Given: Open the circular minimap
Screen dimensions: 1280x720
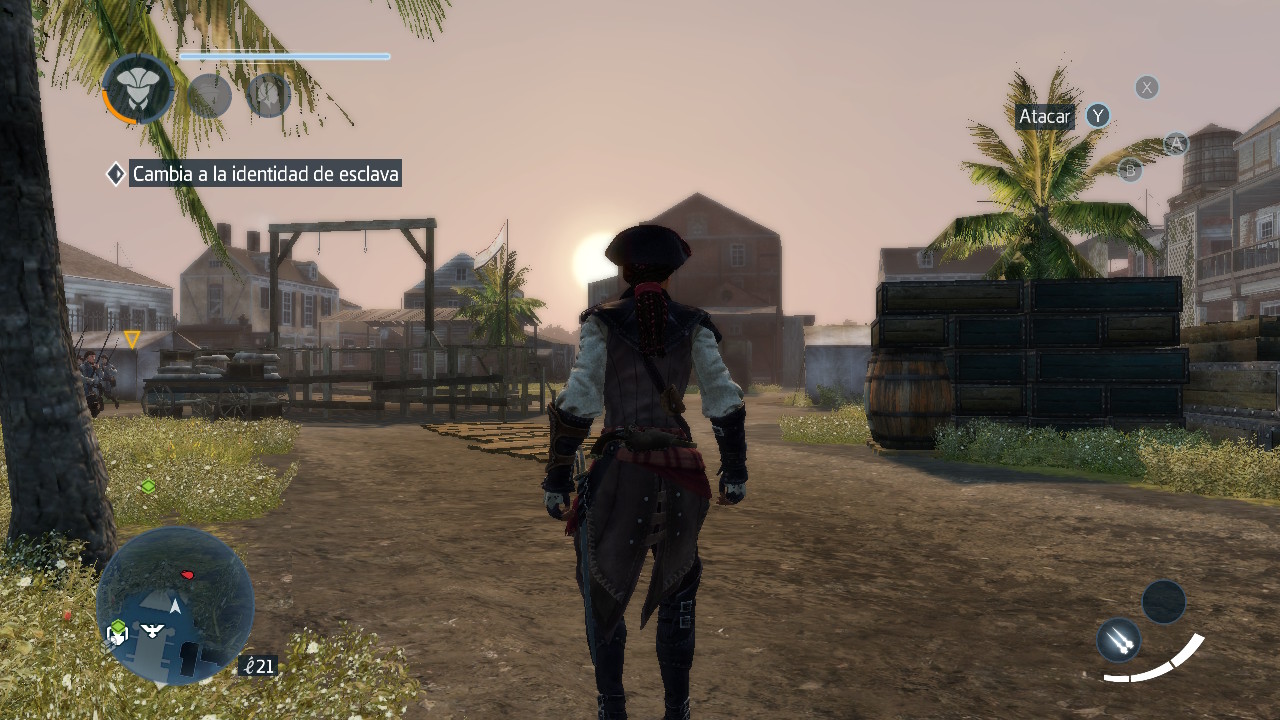Looking at the screenshot, I should [x=176, y=606].
